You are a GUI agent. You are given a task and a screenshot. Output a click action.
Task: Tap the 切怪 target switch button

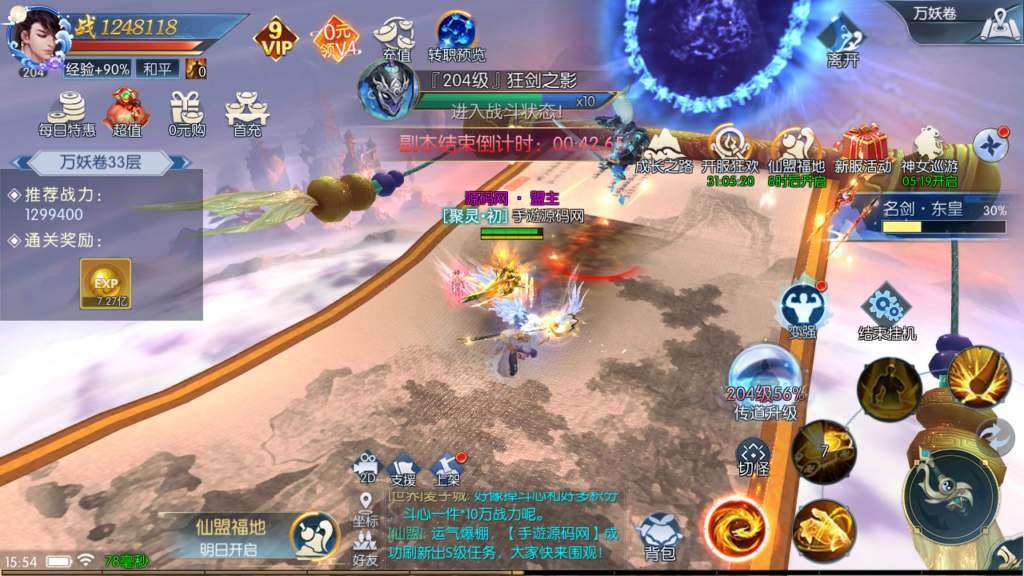coord(753,455)
